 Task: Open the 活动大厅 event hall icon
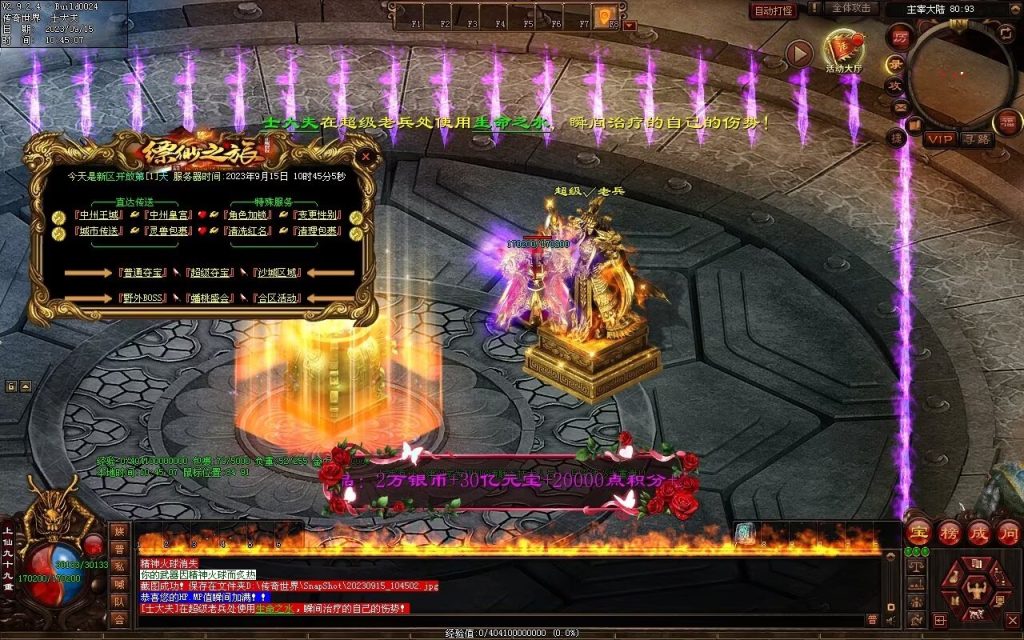point(842,50)
